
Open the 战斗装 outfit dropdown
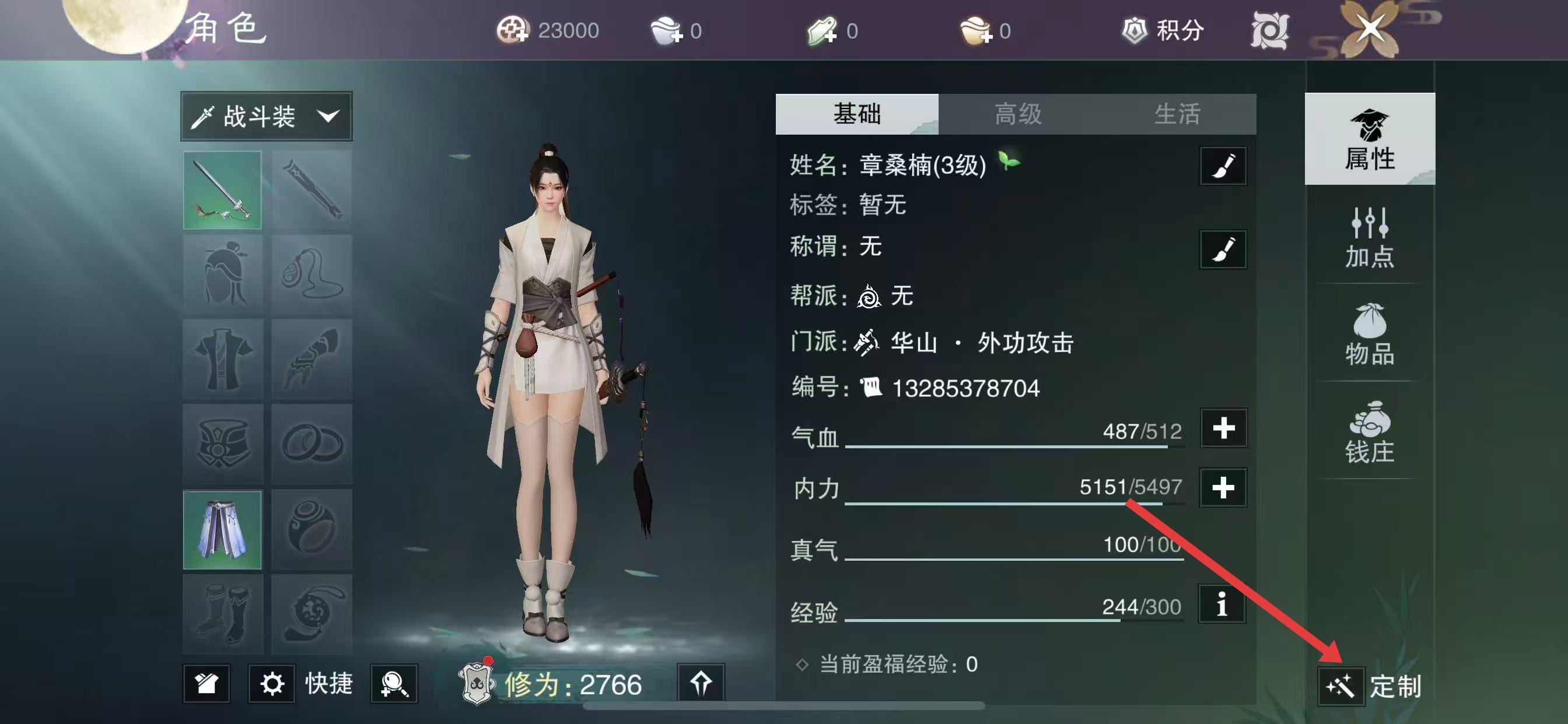267,116
